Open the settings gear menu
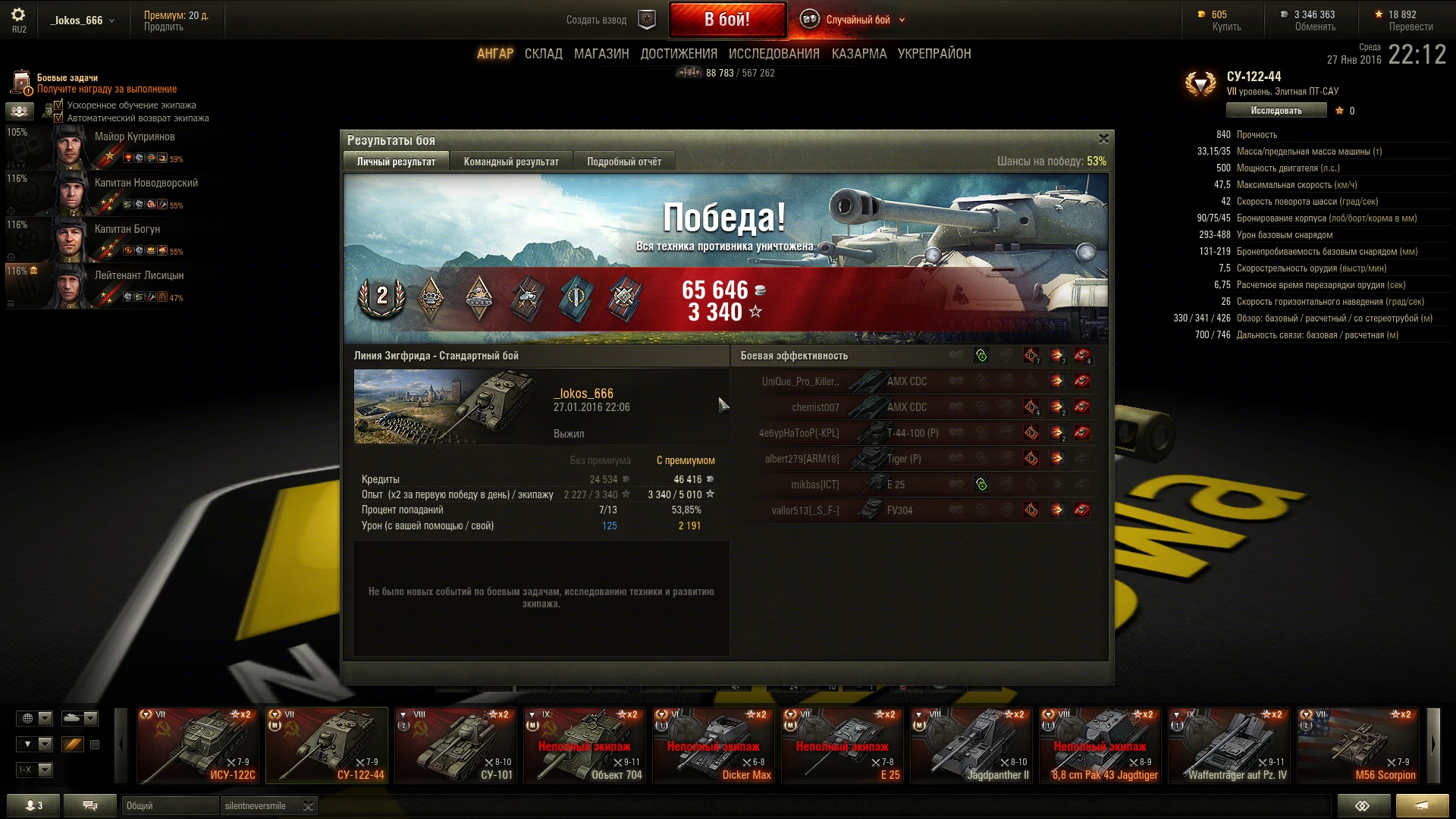The height and width of the screenshot is (819, 1456). click(18, 15)
